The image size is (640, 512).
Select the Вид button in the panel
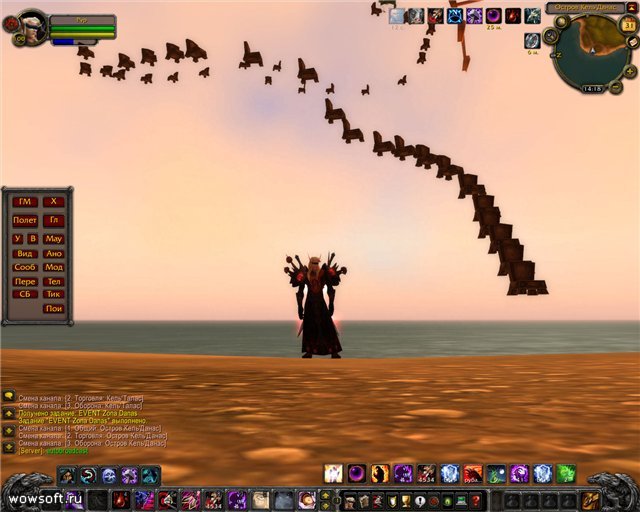pos(26,254)
